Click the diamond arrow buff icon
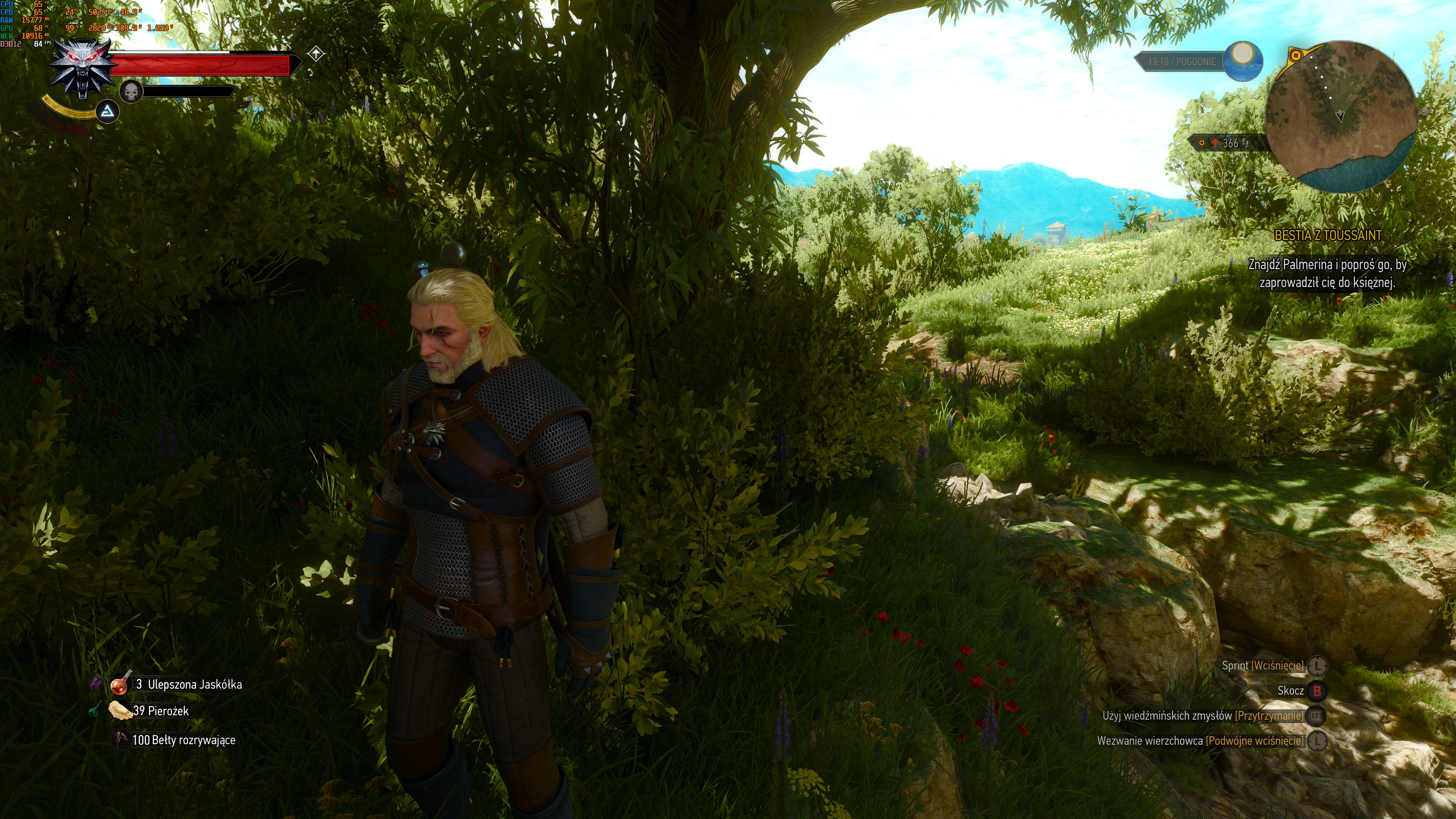Image resolution: width=1456 pixels, height=819 pixels. coord(316,54)
